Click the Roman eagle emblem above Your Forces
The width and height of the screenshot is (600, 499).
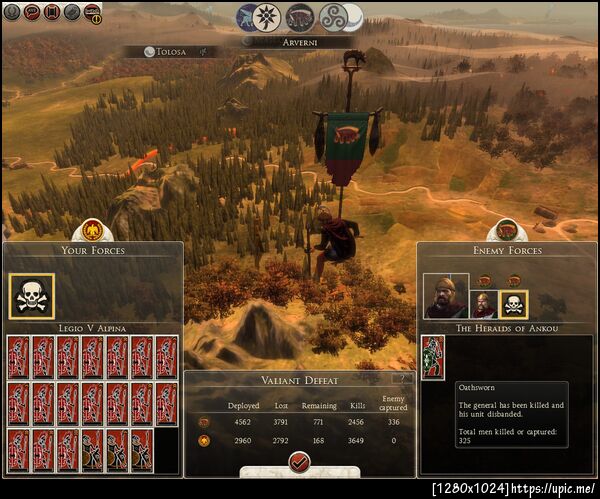coord(93,229)
